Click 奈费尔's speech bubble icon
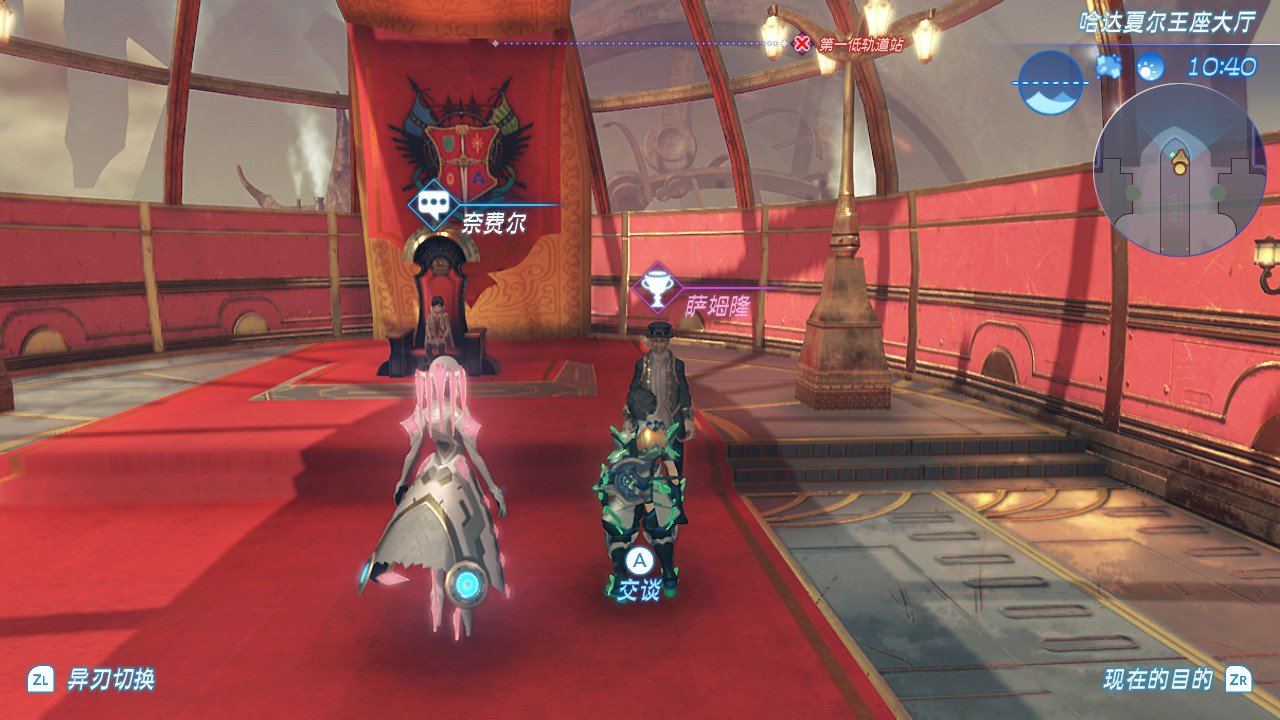 pyautogui.click(x=433, y=207)
